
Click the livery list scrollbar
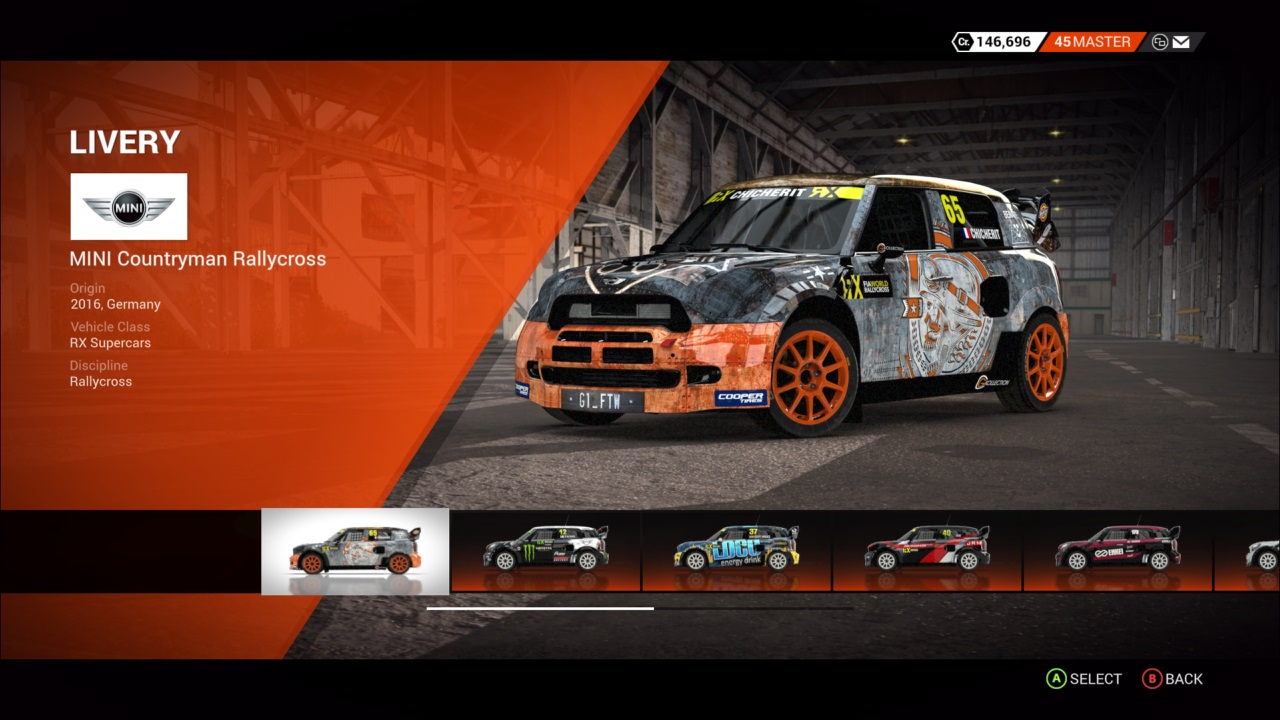(540, 608)
